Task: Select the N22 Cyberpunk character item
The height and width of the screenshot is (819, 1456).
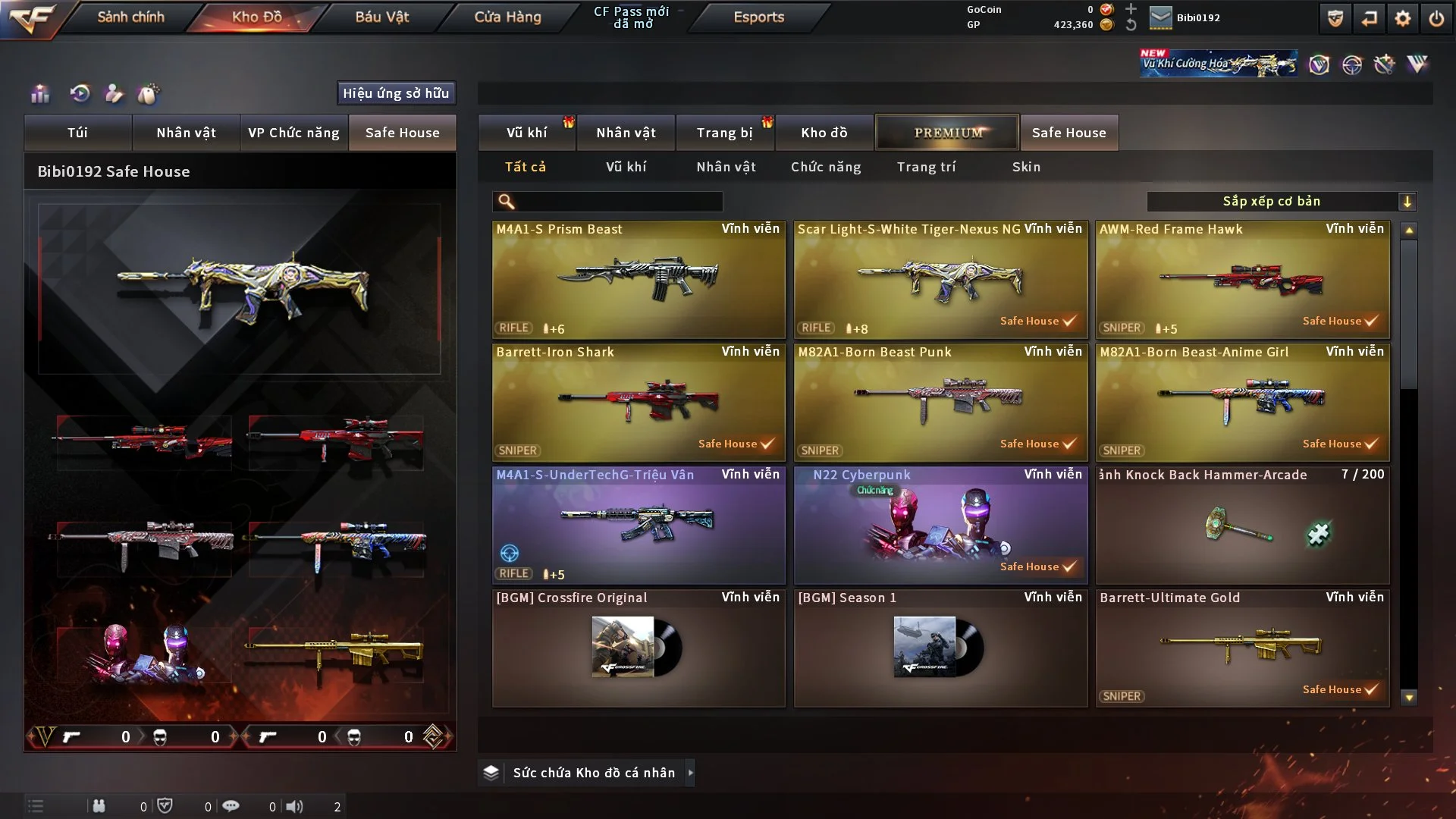Action: click(940, 525)
